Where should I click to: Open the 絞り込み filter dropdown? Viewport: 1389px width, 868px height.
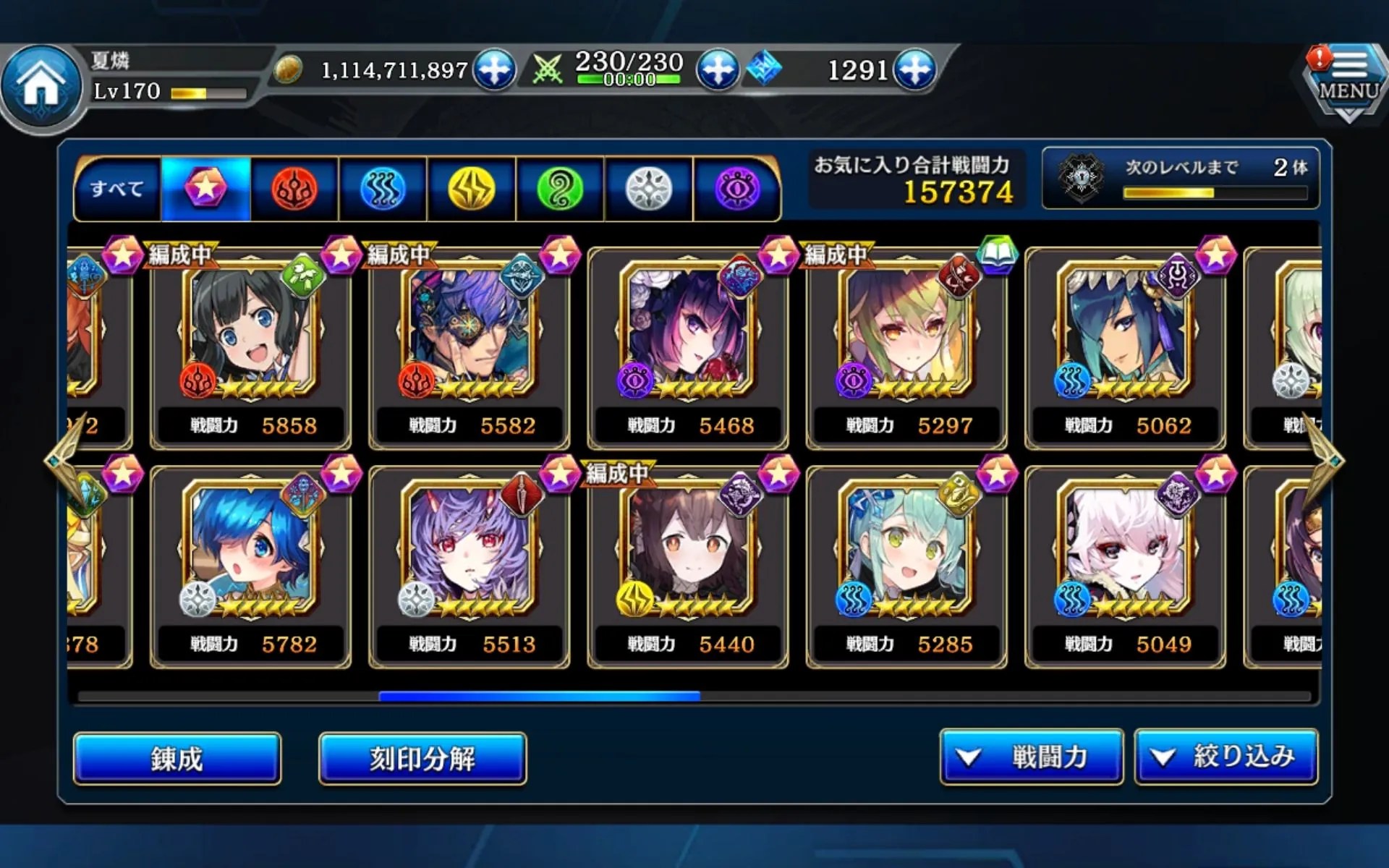click(1226, 757)
